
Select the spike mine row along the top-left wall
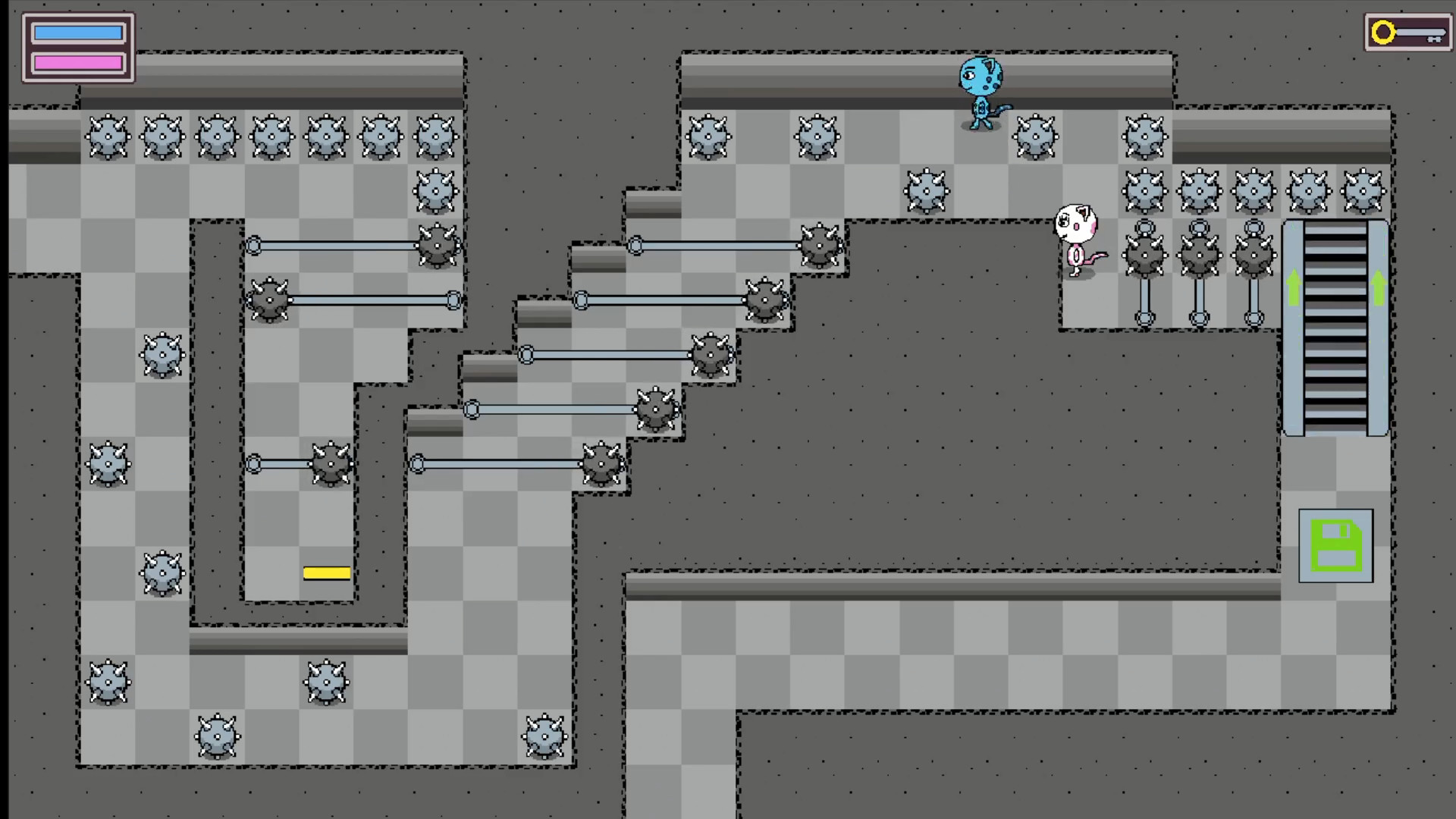pyautogui.click(x=273, y=136)
